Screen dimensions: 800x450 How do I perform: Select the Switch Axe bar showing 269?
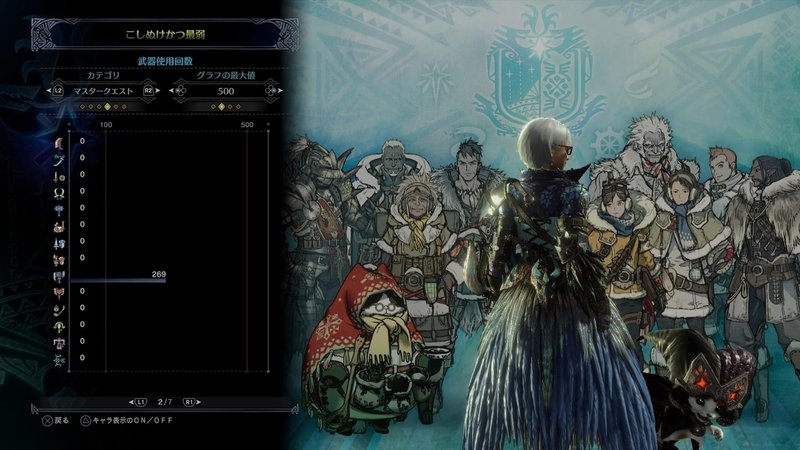(118, 280)
